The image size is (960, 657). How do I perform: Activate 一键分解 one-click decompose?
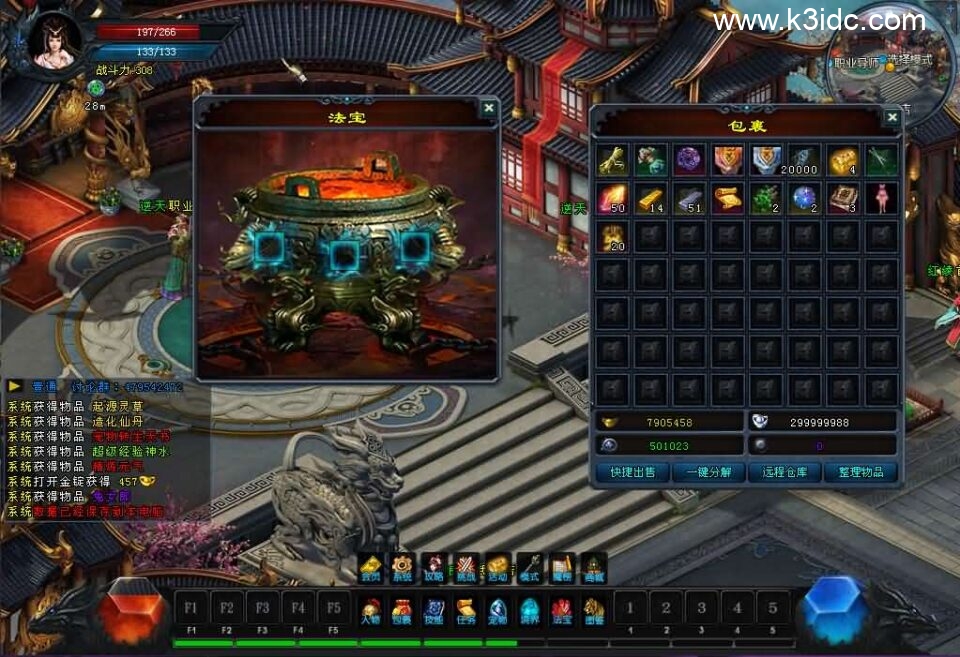[x=708, y=472]
